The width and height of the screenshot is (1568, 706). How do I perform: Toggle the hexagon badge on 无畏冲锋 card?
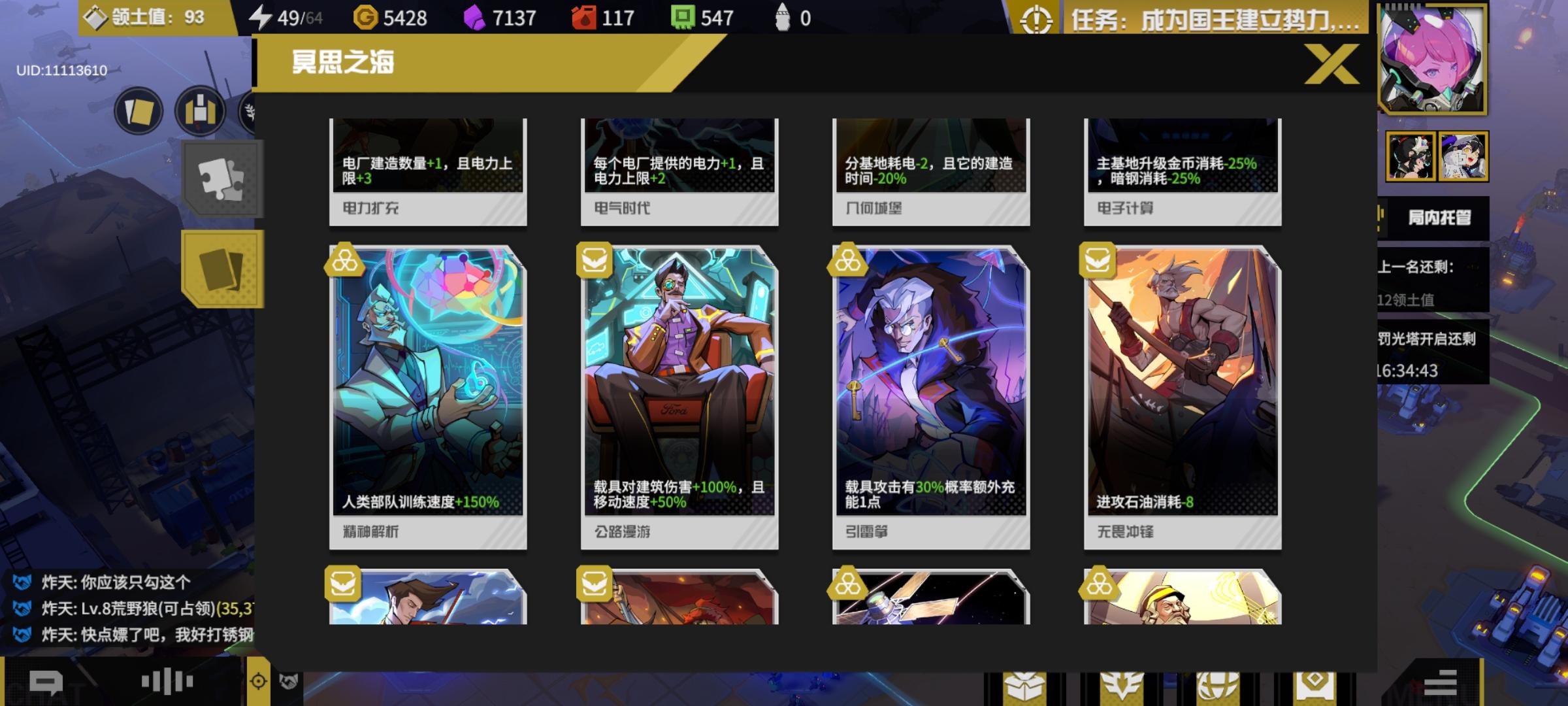coord(1098,260)
